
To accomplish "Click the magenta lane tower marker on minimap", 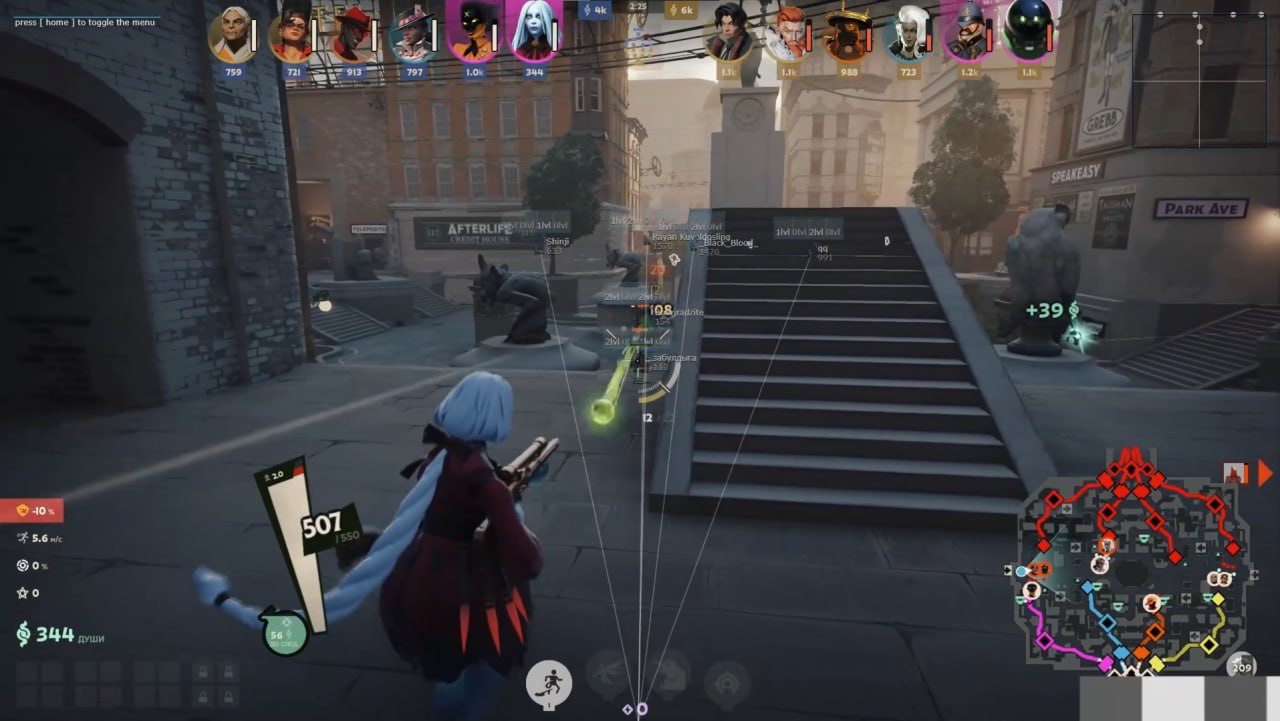I will click(x=1044, y=641).
